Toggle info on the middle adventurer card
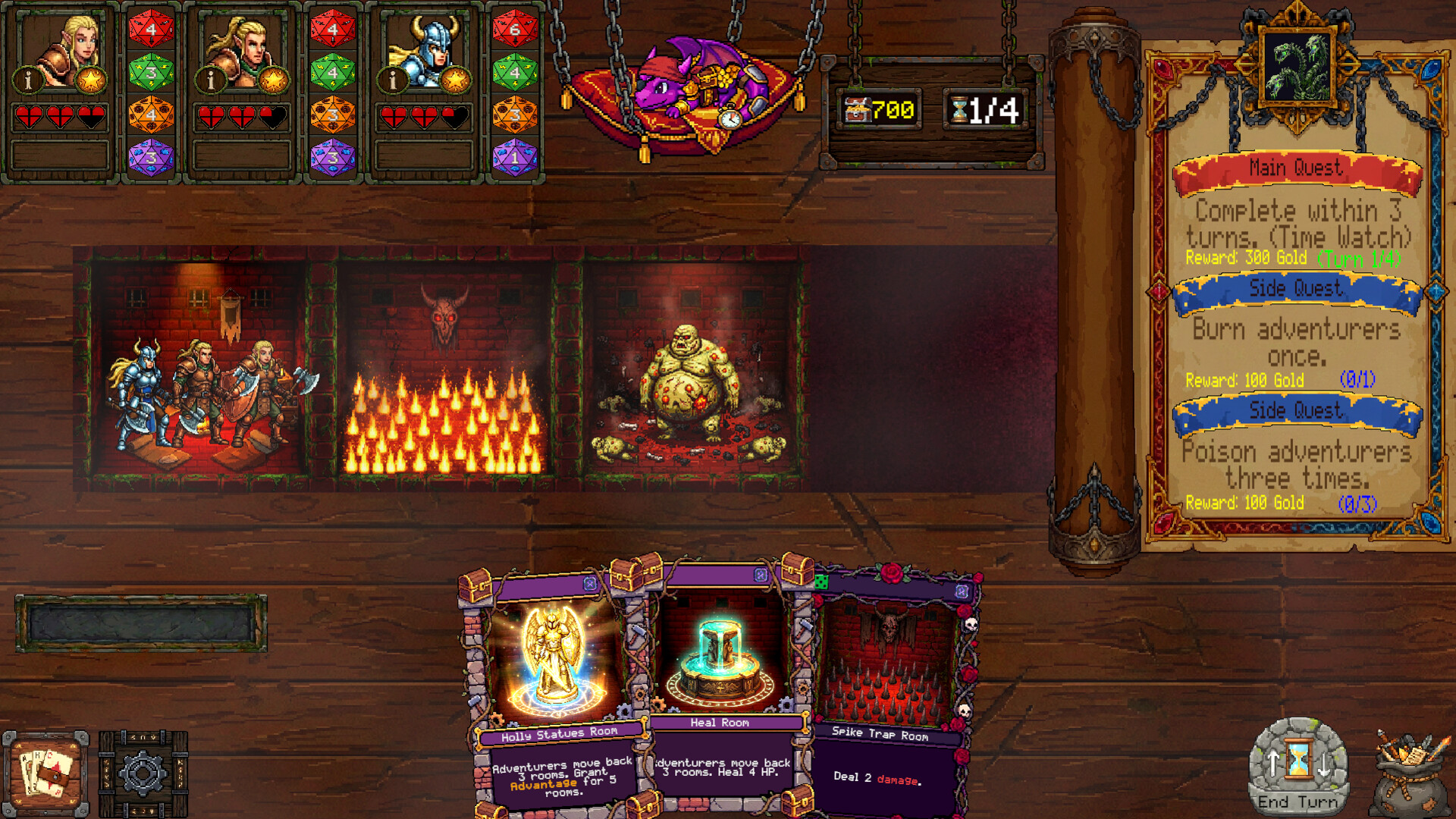Viewport: 1456px width, 819px height. click(x=211, y=79)
